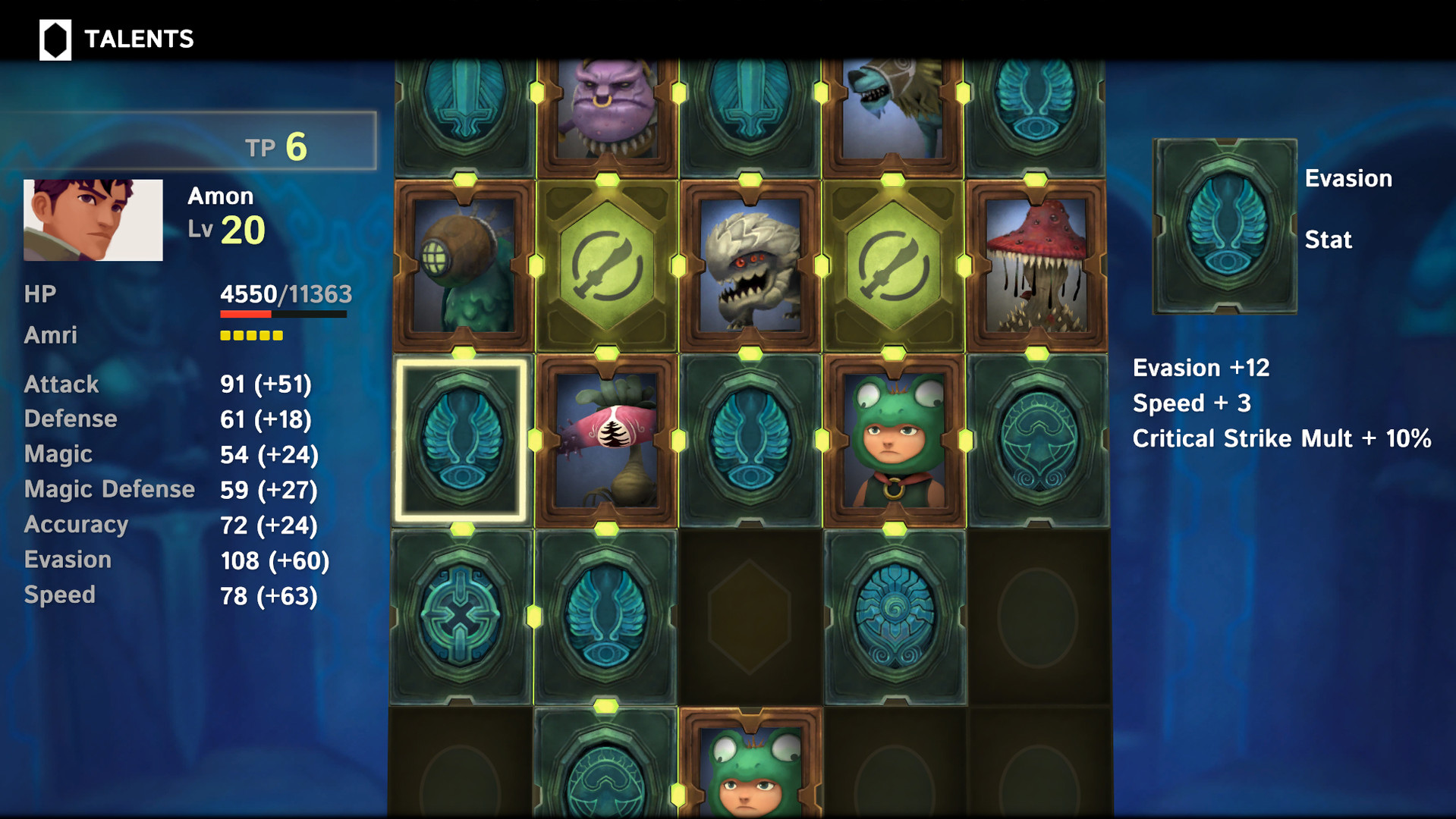
Task: Select the frog child card at grid bottom
Action: pyautogui.click(x=749, y=773)
